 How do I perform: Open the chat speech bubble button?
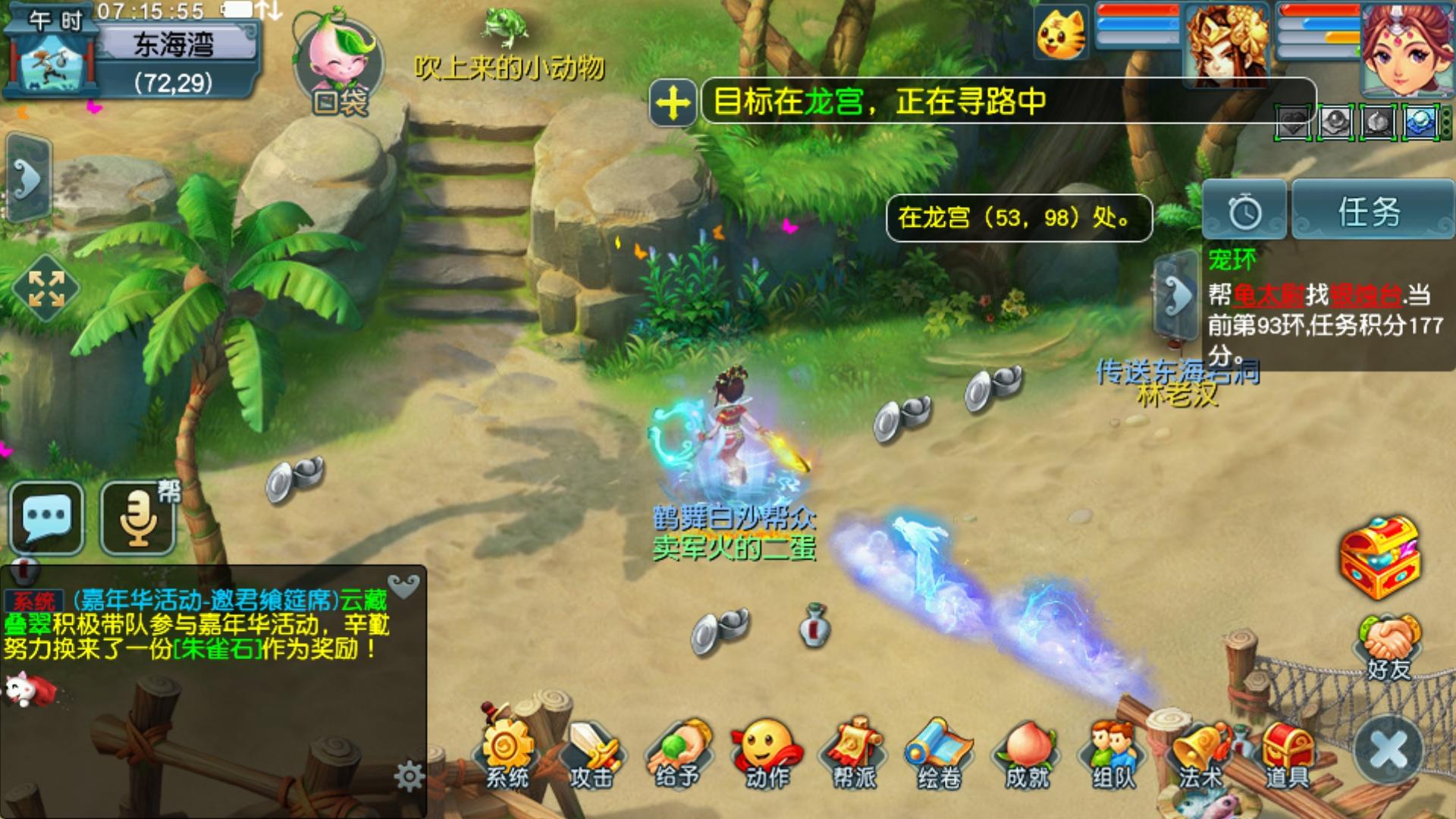pos(46,517)
